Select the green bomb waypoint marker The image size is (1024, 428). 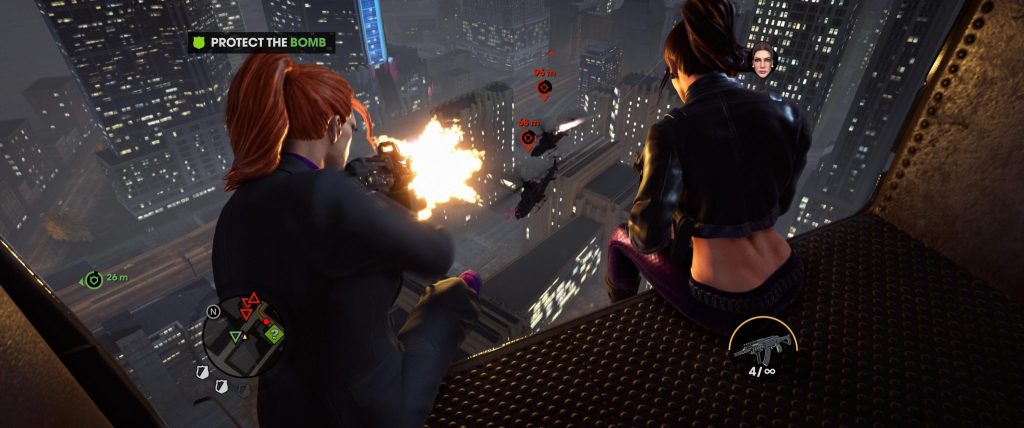click(x=94, y=279)
